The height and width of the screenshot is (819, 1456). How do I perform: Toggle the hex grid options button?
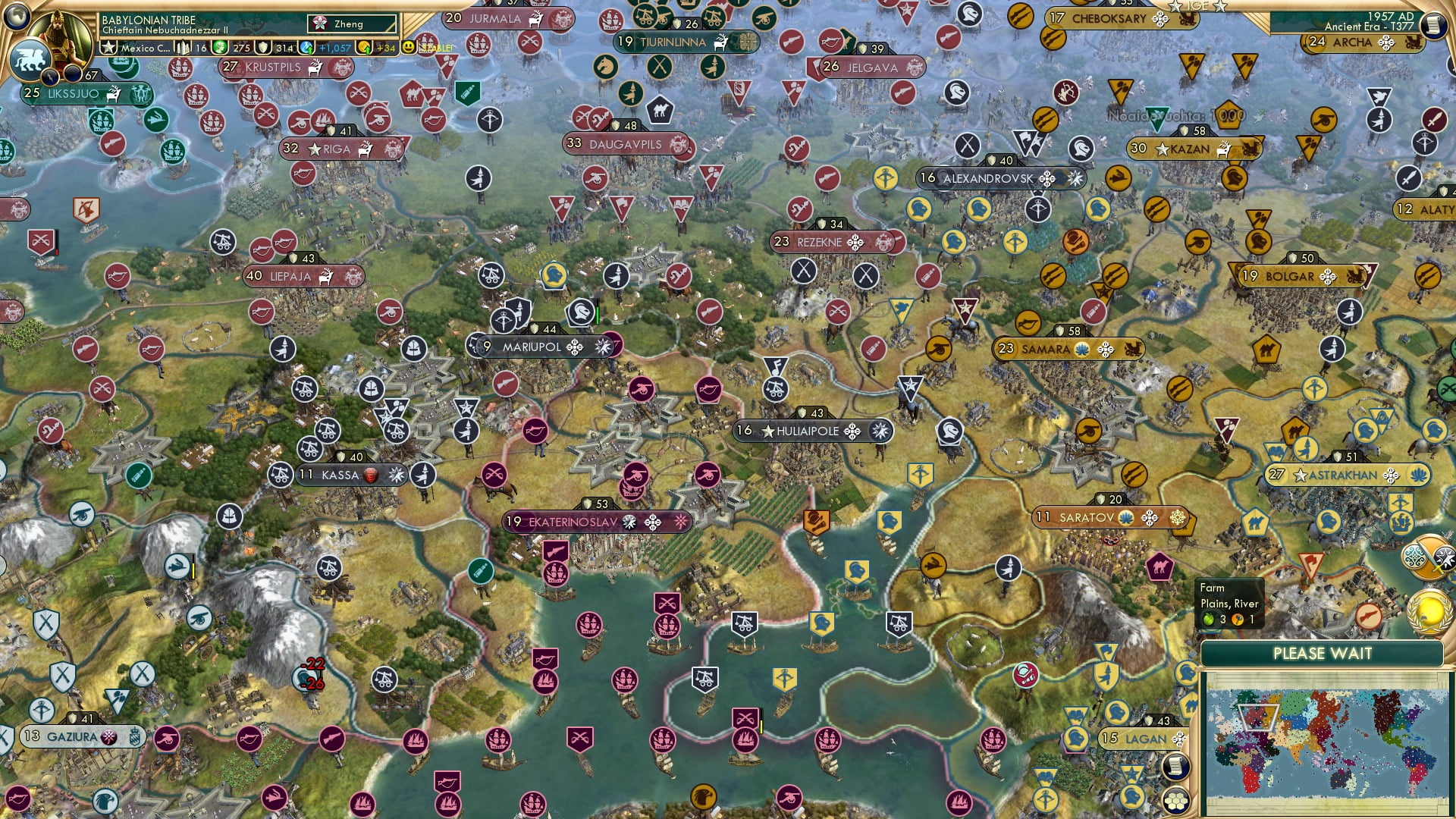click(x=1175, y=800)
